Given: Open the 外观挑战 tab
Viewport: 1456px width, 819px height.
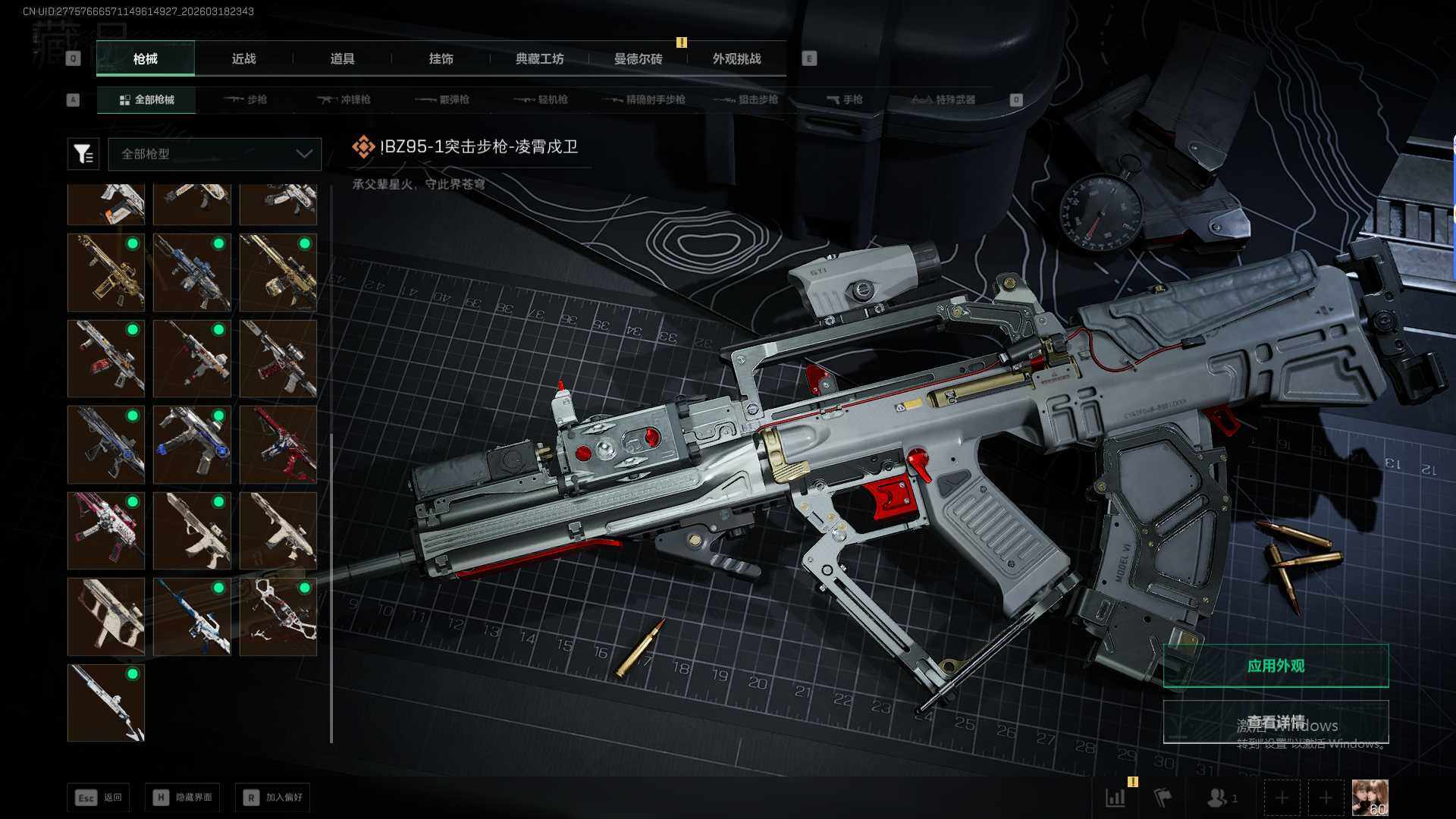Looking at the screenshot, I should 736,59.
